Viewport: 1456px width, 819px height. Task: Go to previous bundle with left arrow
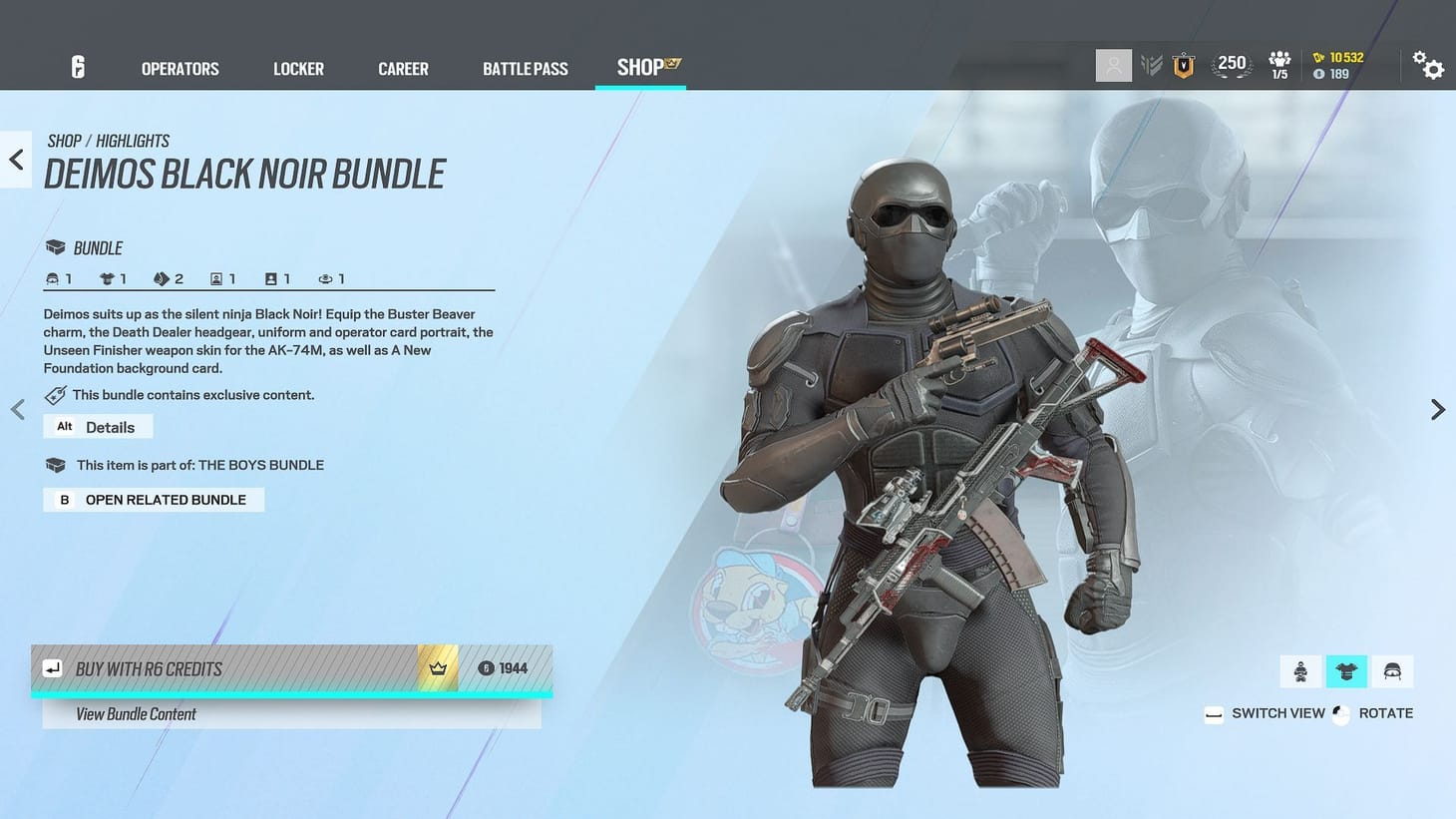pyautogui.click(x=16, y=409)
